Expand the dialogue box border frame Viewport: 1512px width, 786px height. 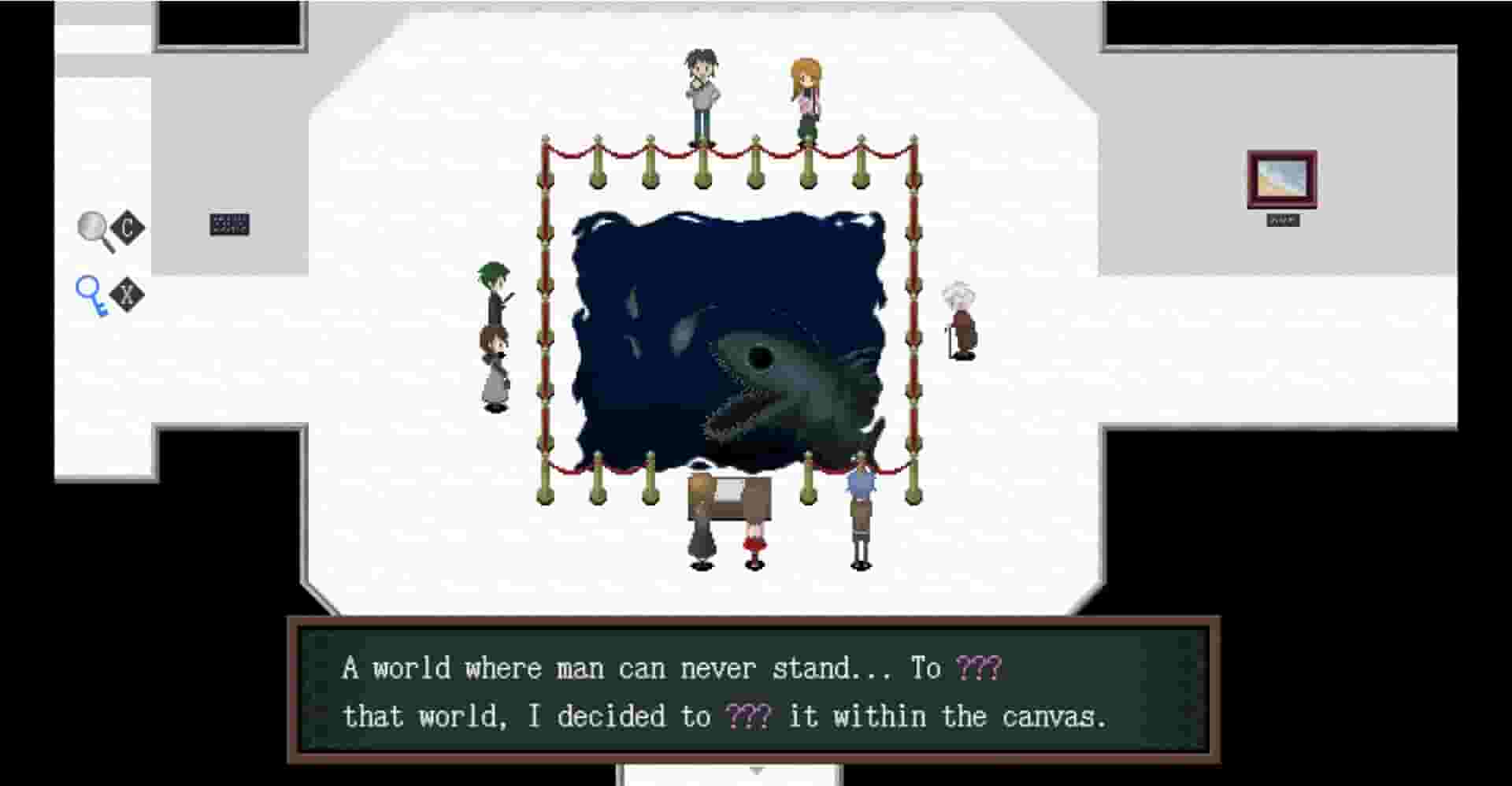coord(299,693)
